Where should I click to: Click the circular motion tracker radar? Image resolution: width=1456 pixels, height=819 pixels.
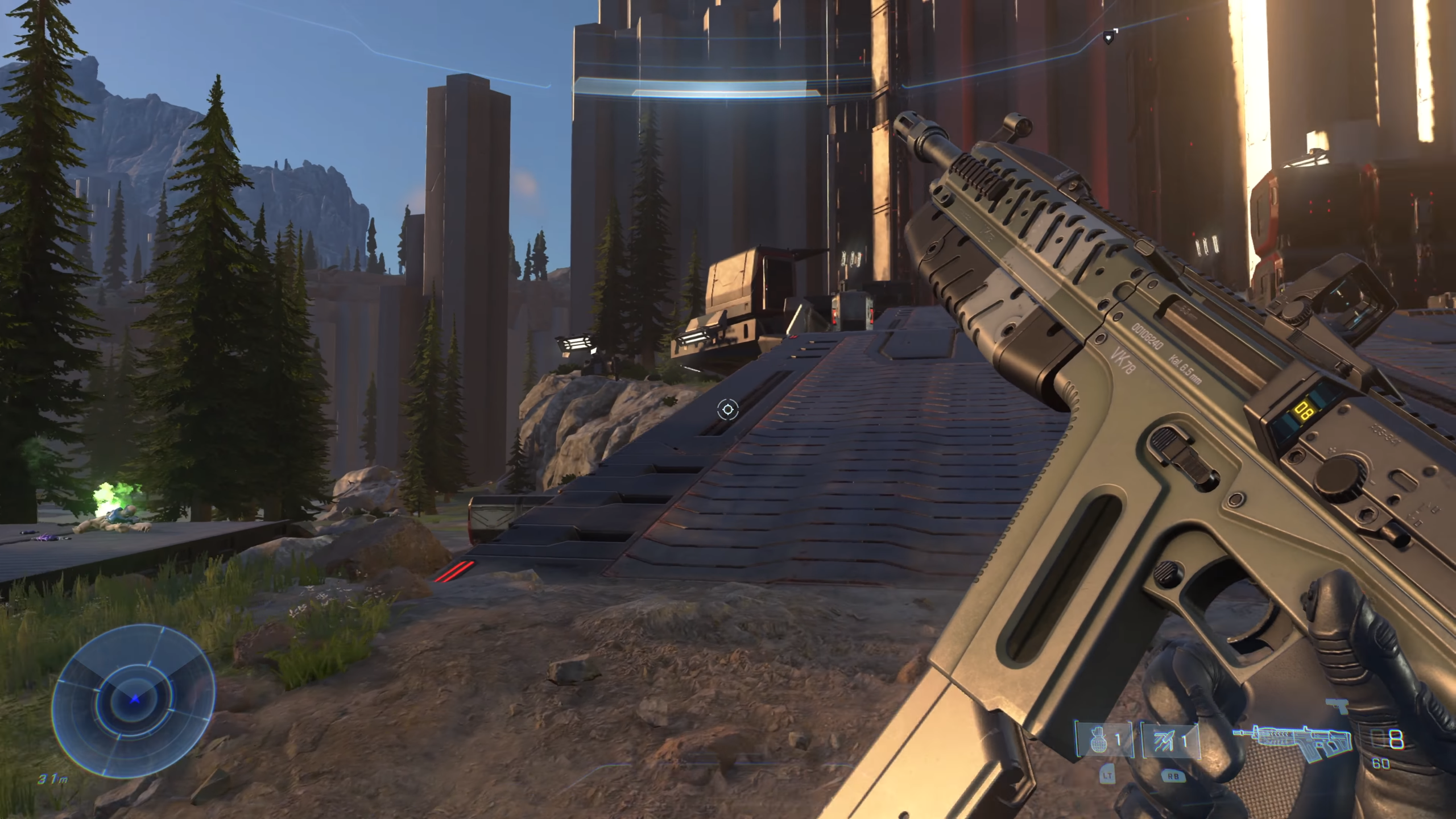pyautogui.click(x=134, y=701)
